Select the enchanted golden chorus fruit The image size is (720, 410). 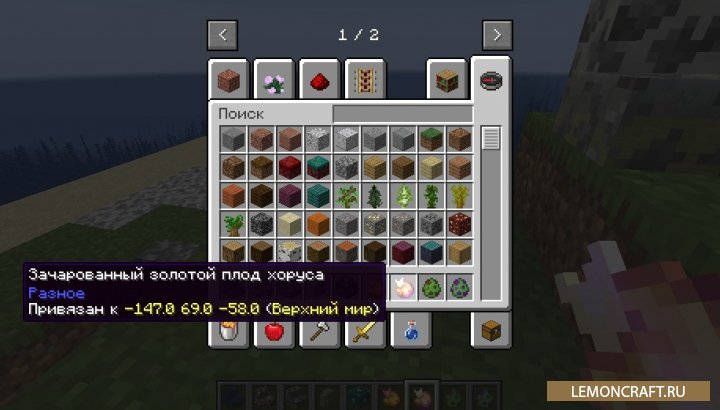tap(404, 286)
